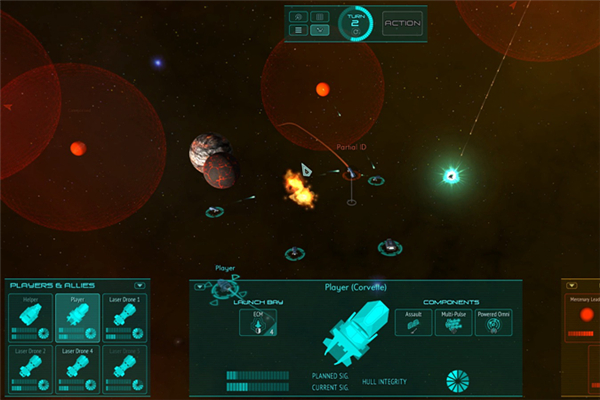Choose the Laser Drone 2 card
This screenshot has width=600, height=400.
click(x=28, y=367)
